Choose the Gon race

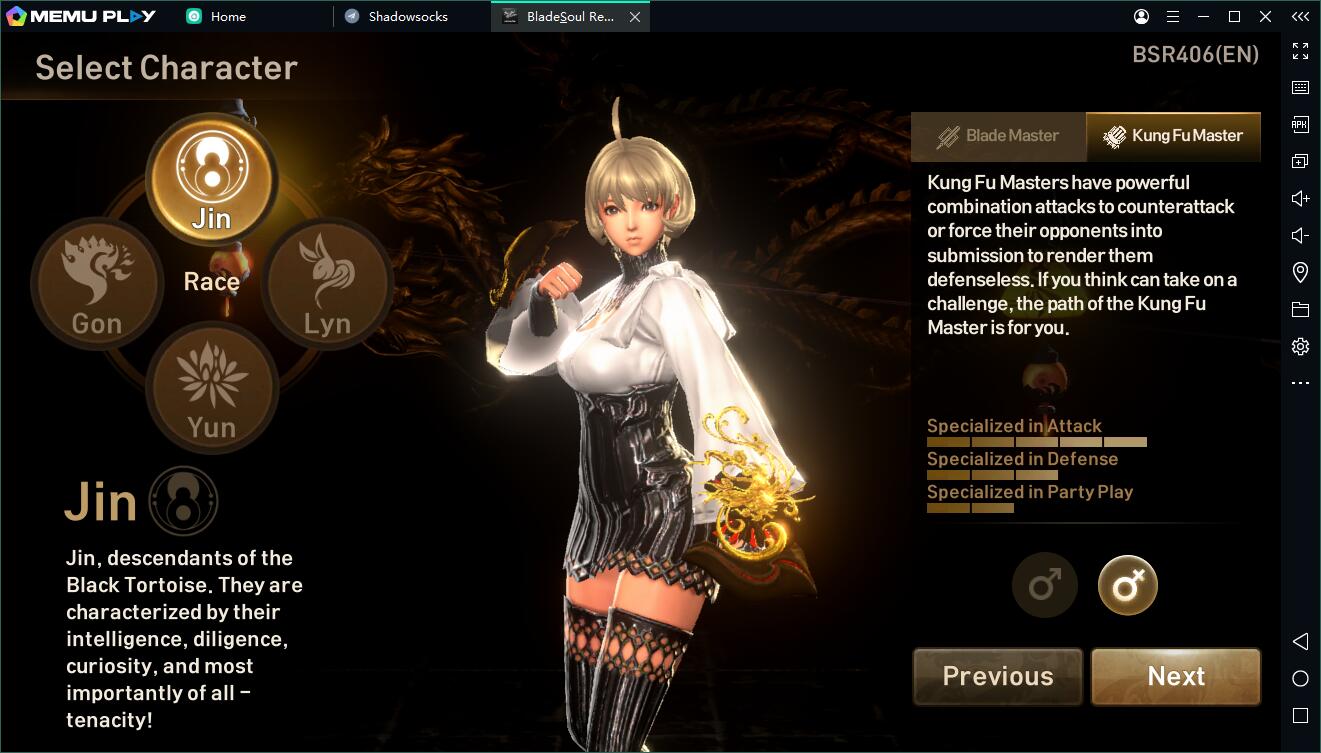97,283
